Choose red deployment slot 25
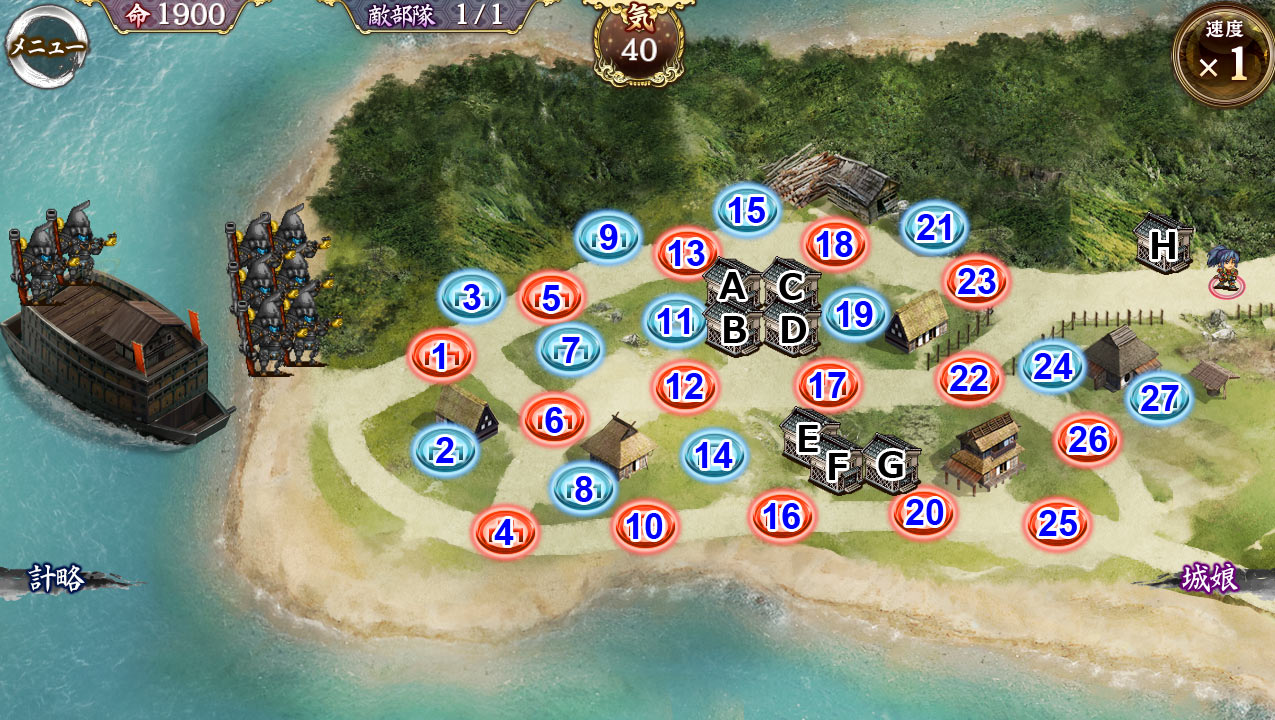The width and height of the screenshot is (1275, 720). pyautogui.click(x=1057, y=523)
